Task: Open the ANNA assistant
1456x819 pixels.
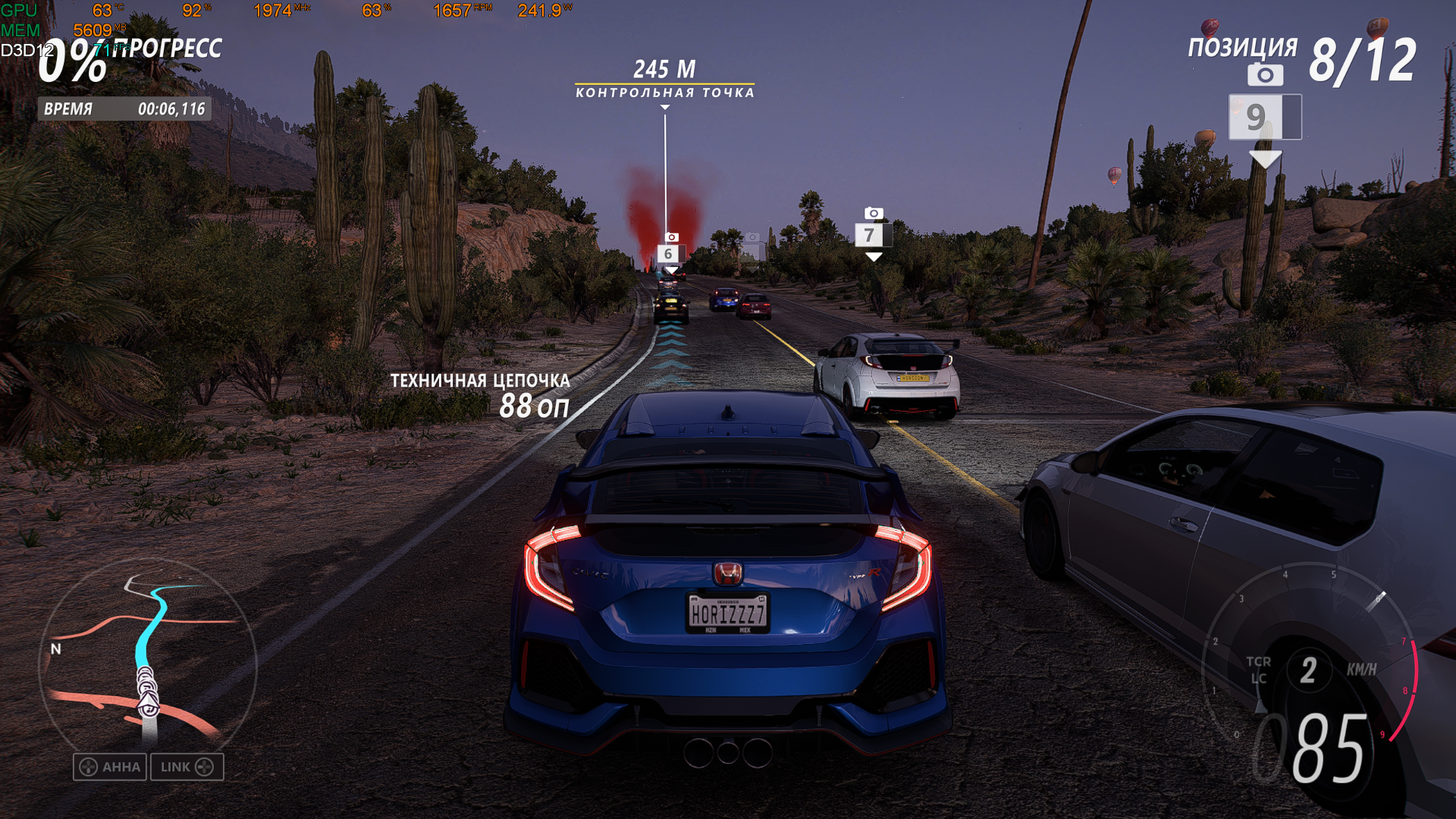Action: click(110, 767)
